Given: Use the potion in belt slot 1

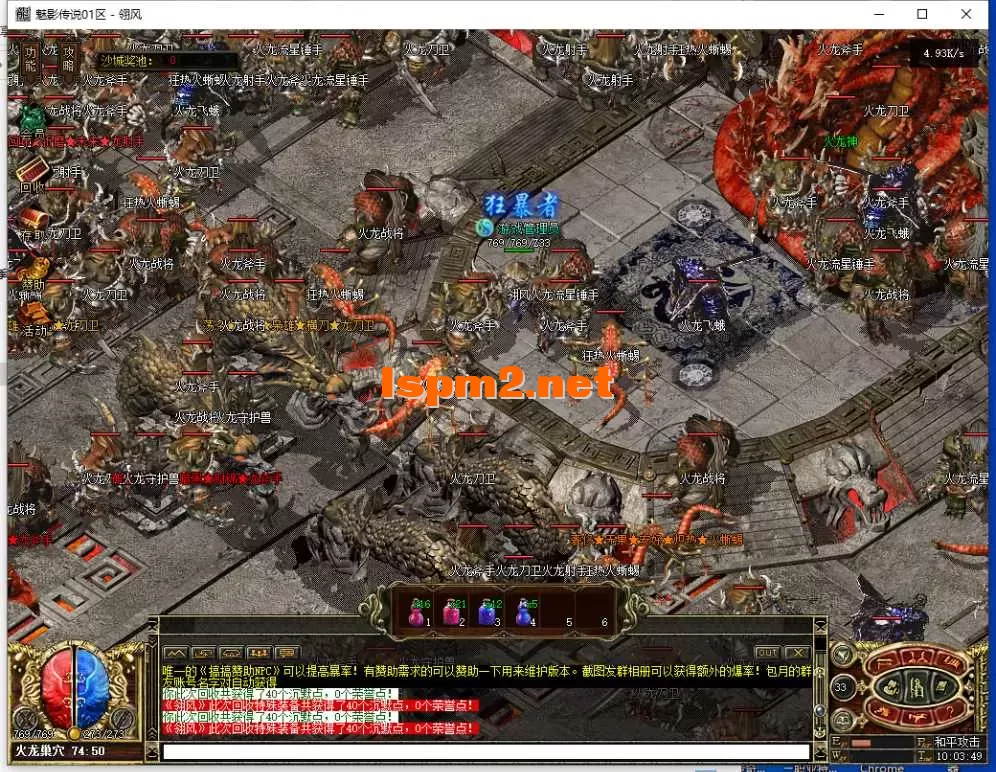Looking at the screenshot, I should [417, 612].
